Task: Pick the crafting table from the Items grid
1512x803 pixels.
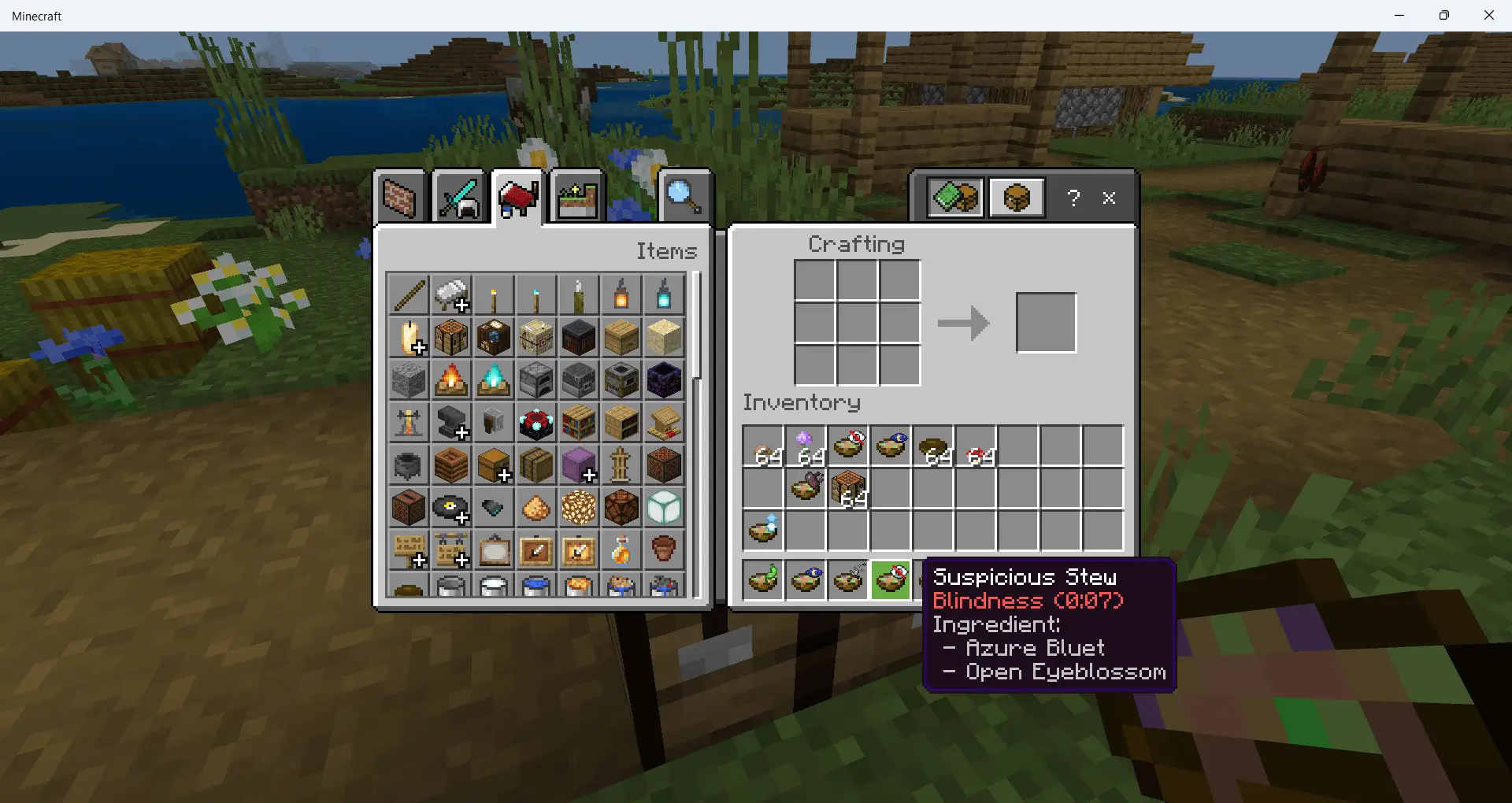Action: pos(451,338)
